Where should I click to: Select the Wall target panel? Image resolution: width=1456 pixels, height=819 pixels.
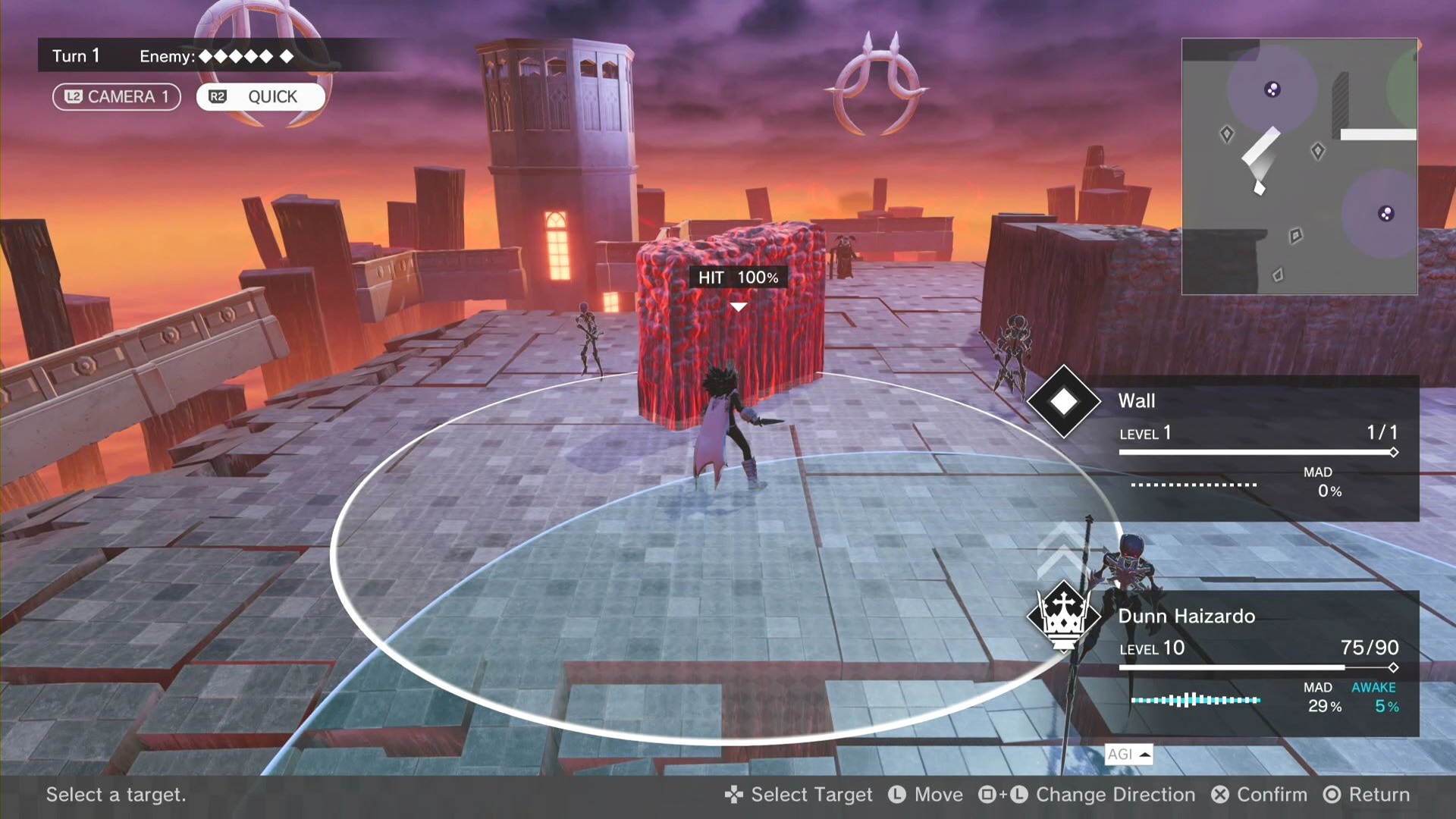point(1259,447)
